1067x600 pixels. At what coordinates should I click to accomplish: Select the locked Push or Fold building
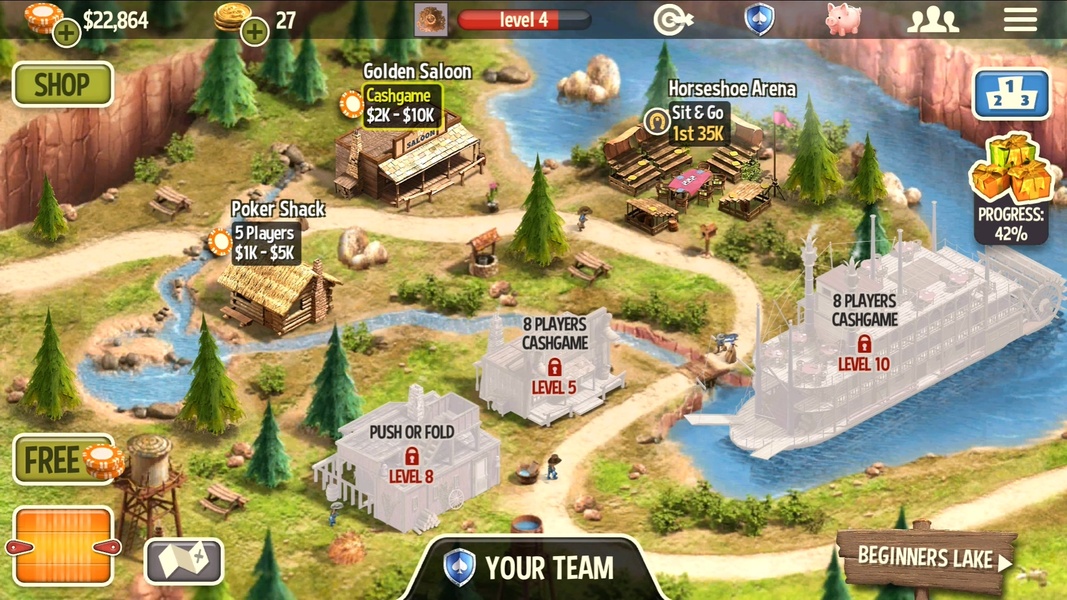(x=411, y=457)
